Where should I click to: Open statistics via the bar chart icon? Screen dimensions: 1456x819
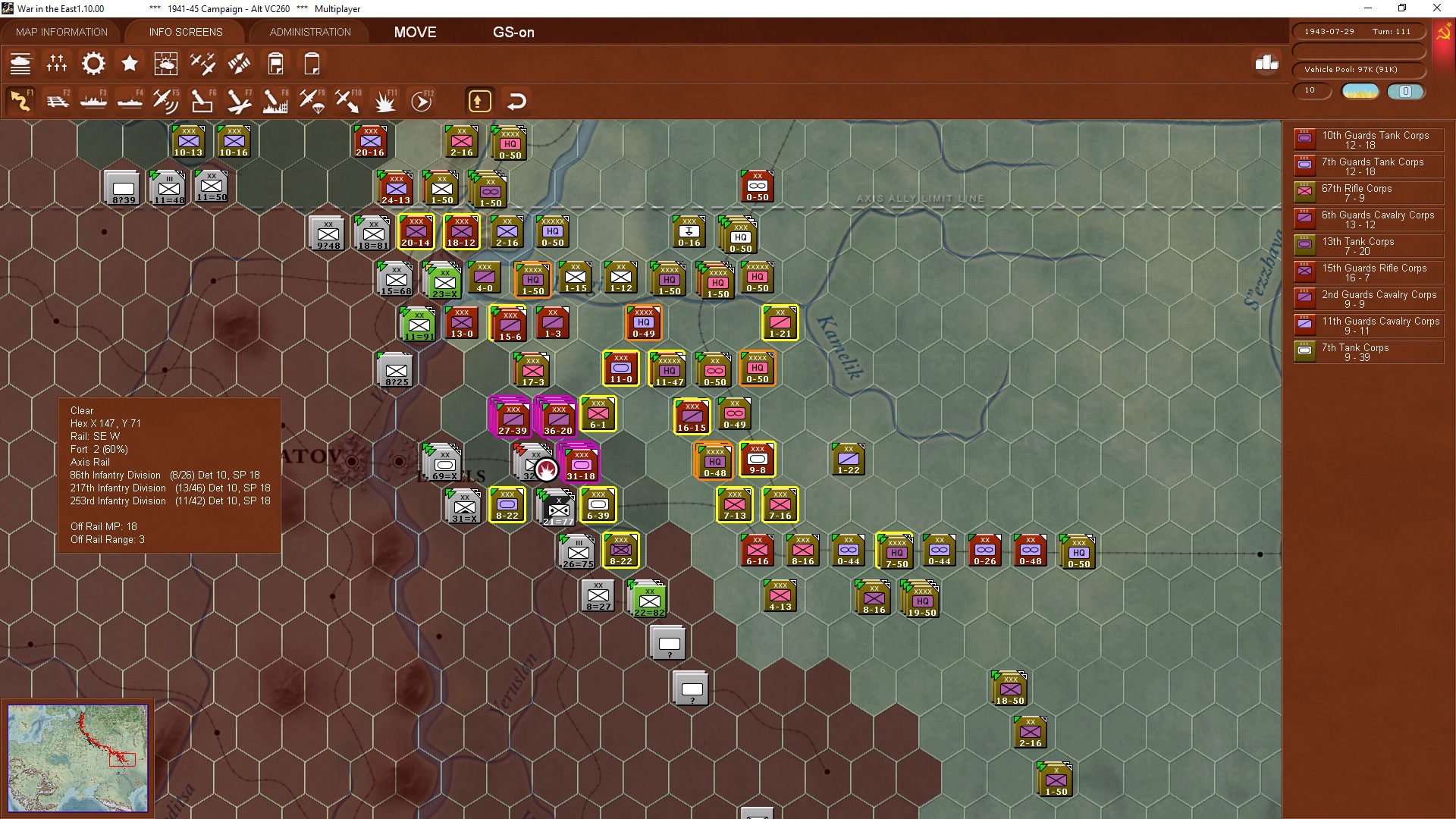click(x=1265, y=64)
